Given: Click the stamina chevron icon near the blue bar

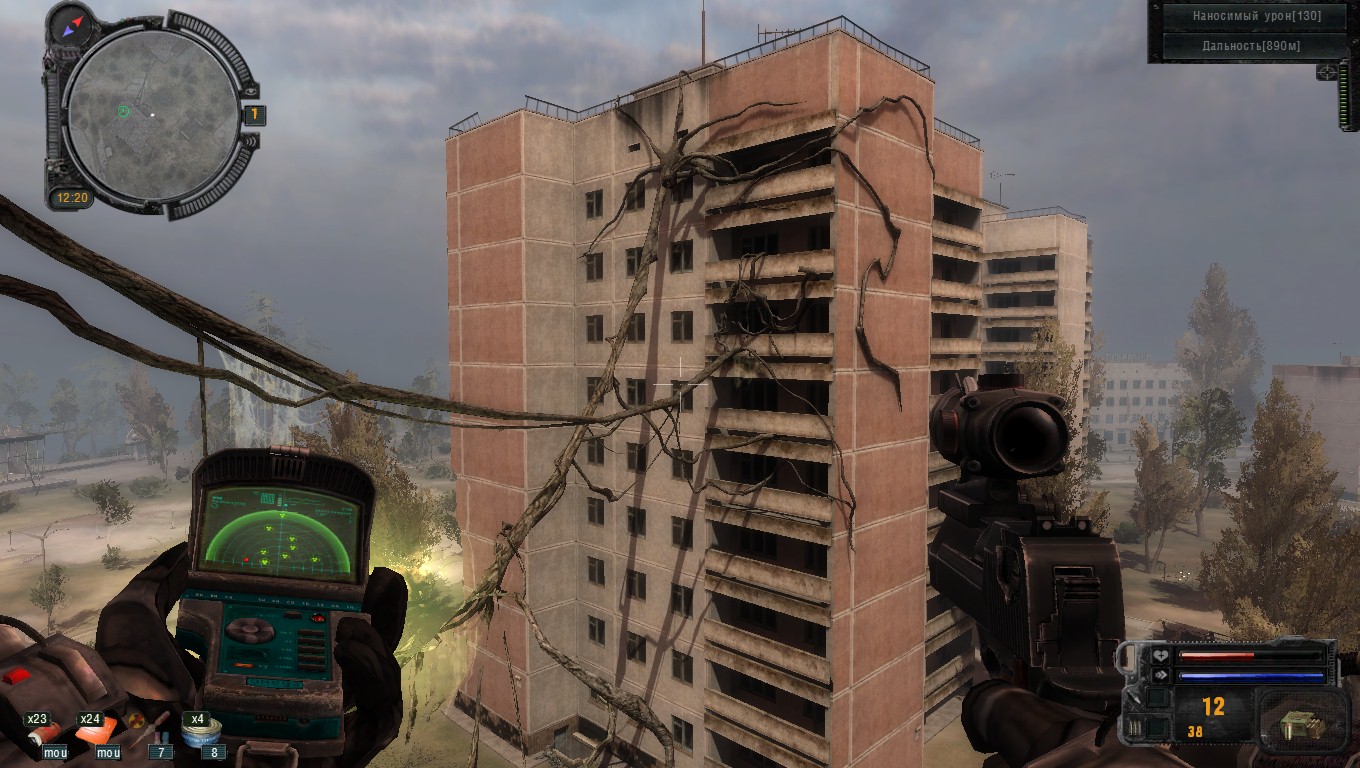Looking at the screenshot, I should [x=1160, y=674].
